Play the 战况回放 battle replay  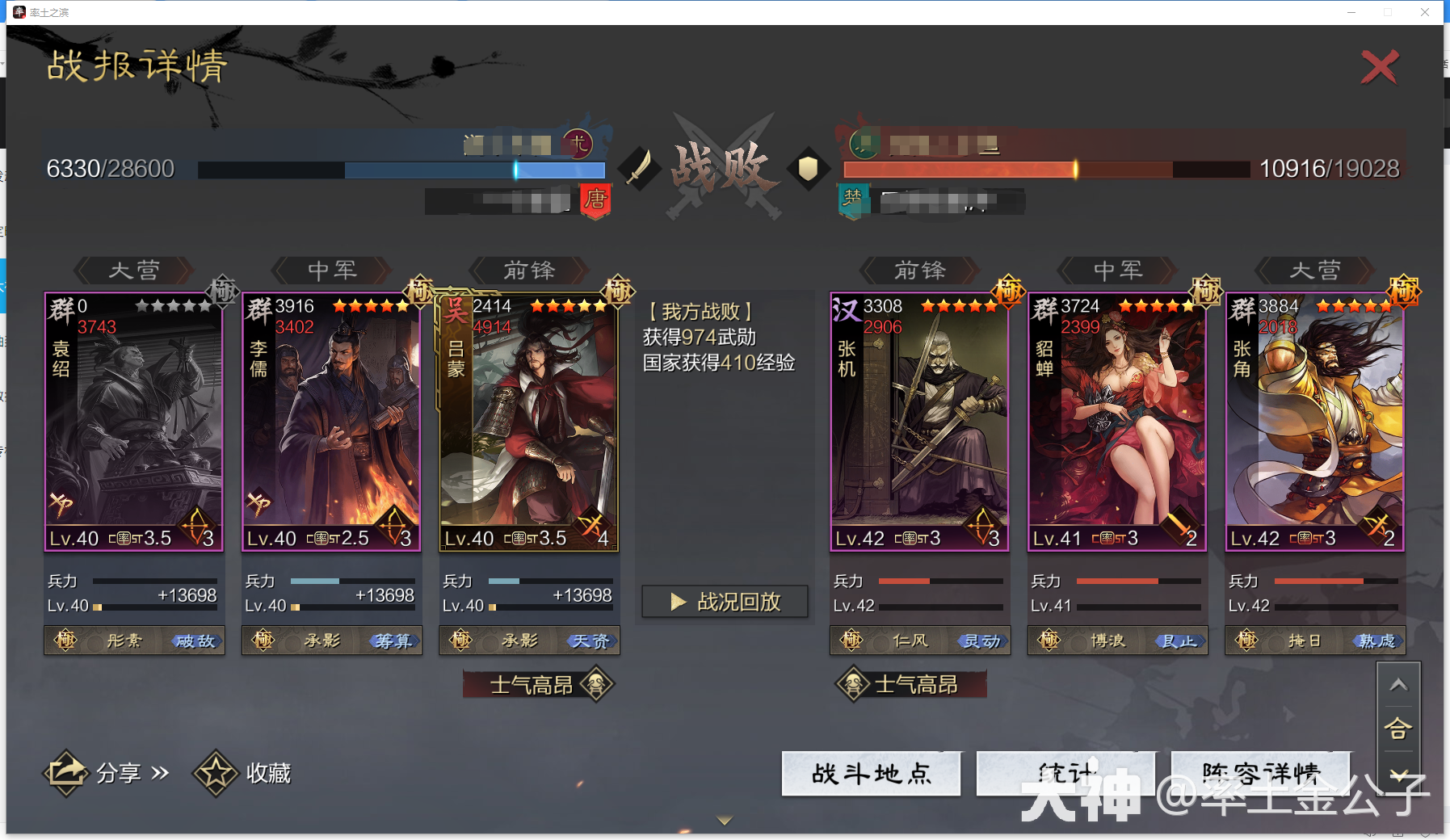click(x=725, y=601)
